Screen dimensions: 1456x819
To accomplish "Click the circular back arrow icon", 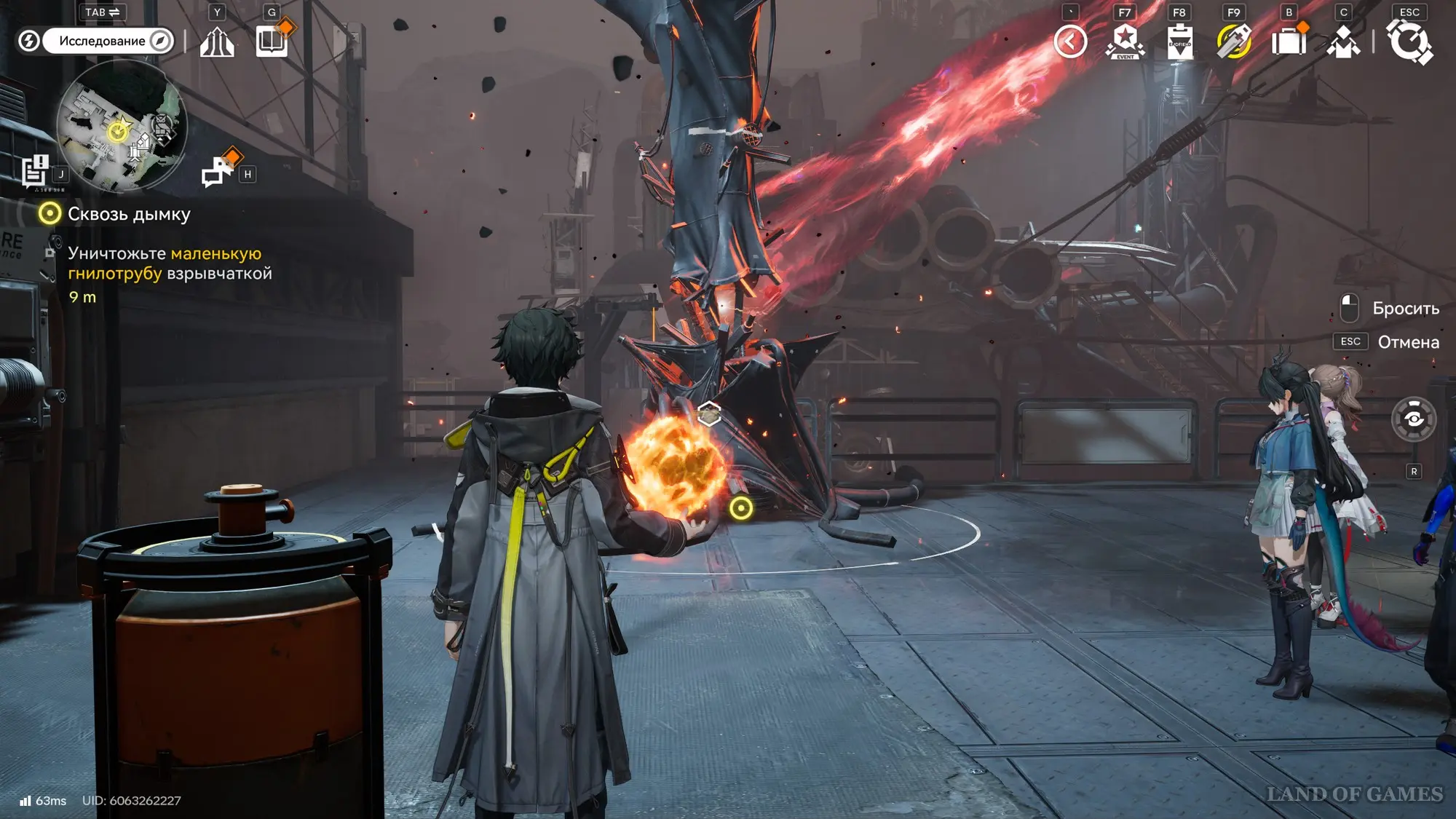I will (x=1070, y=41).
